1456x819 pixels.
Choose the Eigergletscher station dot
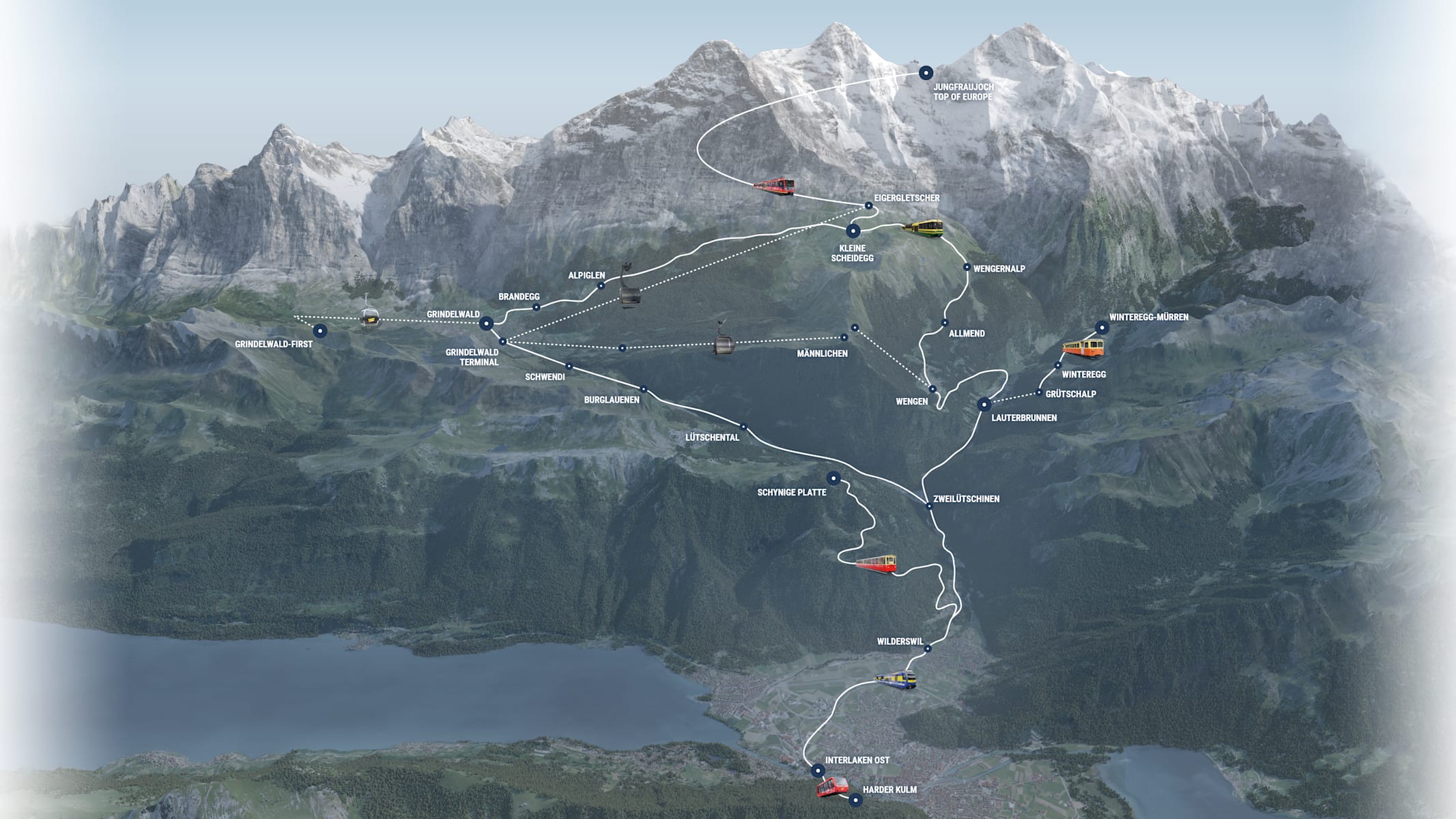(869, 205)
